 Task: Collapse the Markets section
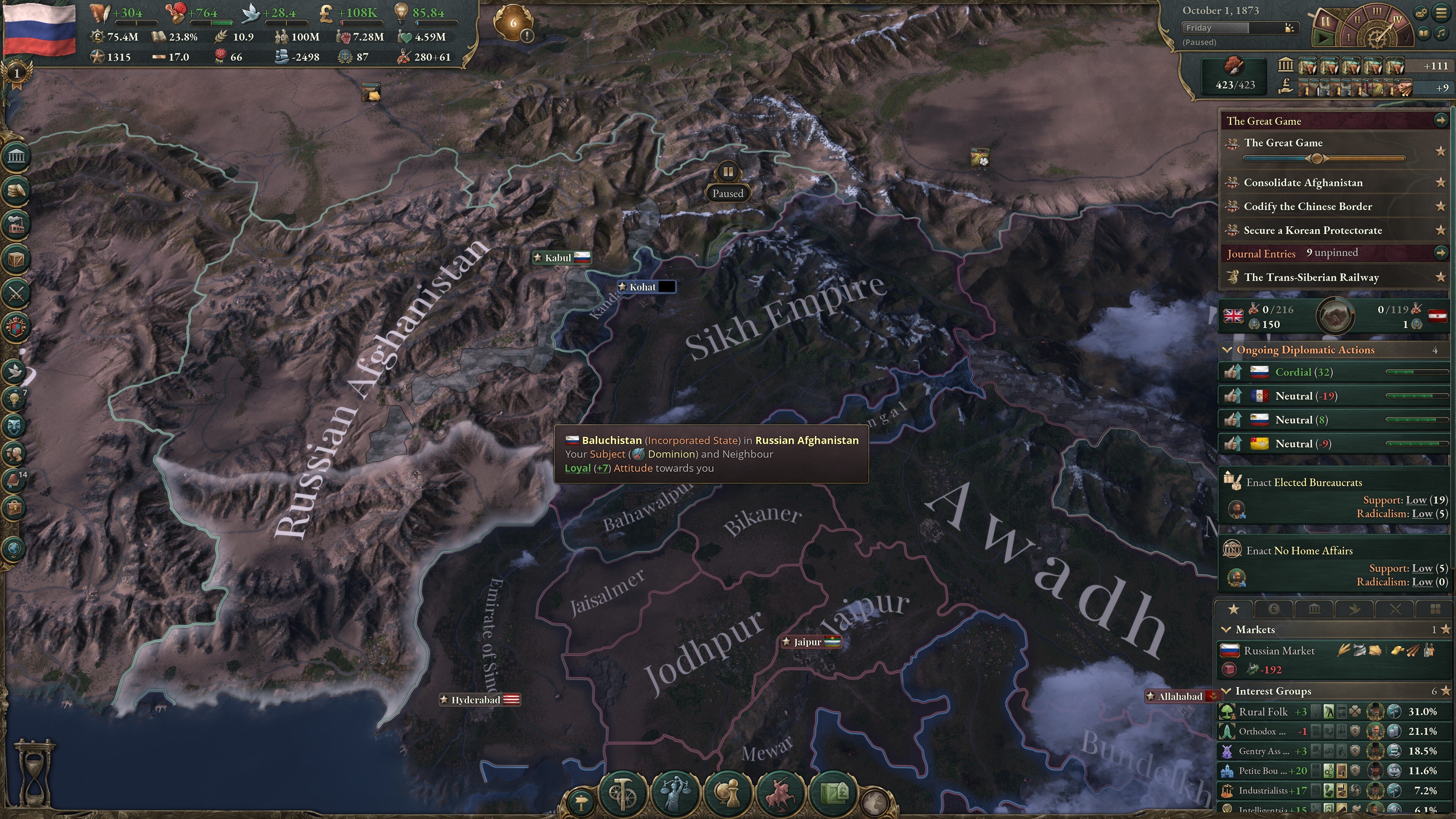pyautogui.click(x=1227, y=629)
